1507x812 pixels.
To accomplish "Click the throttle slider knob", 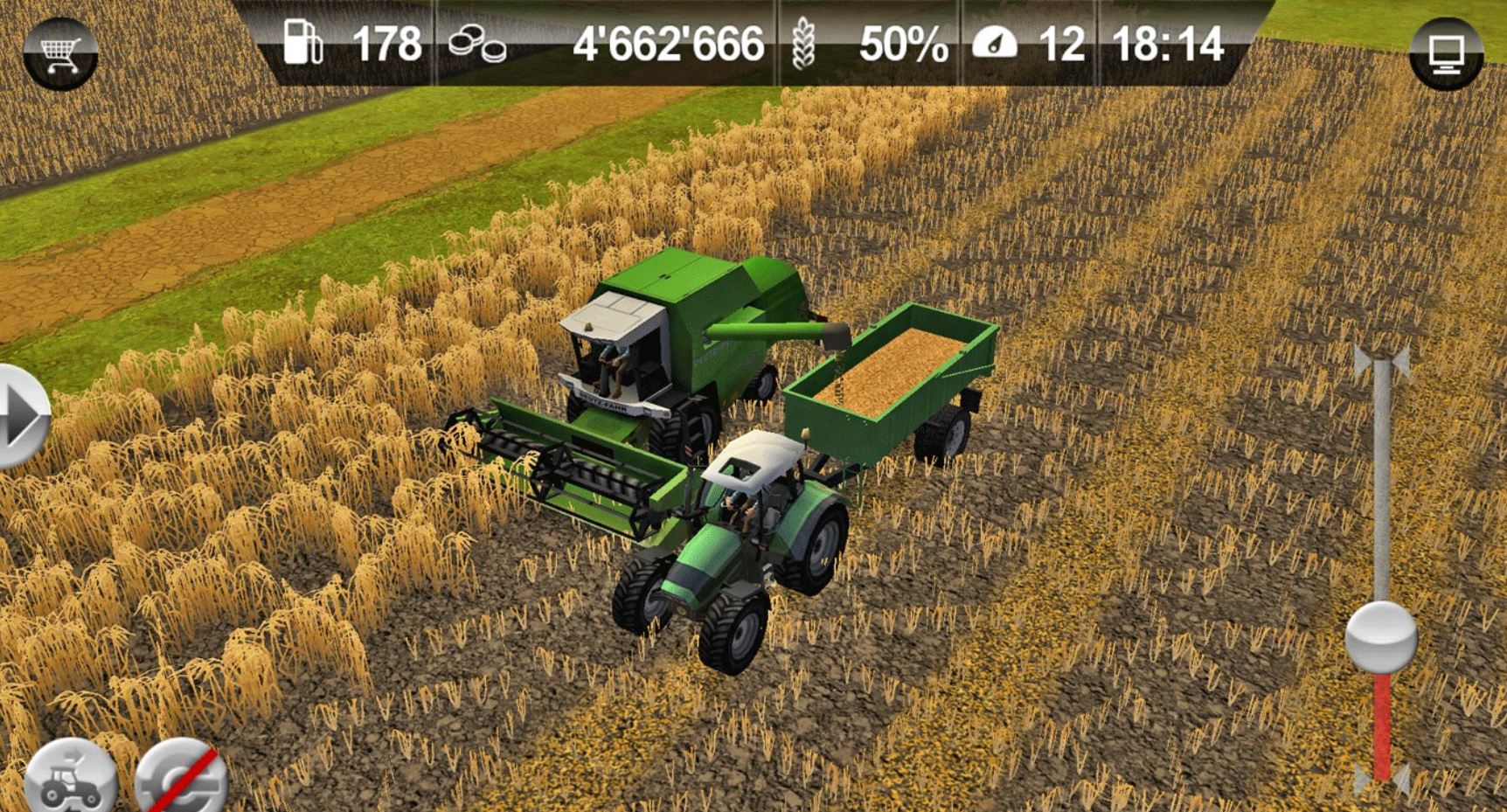I will point(1381,636).
